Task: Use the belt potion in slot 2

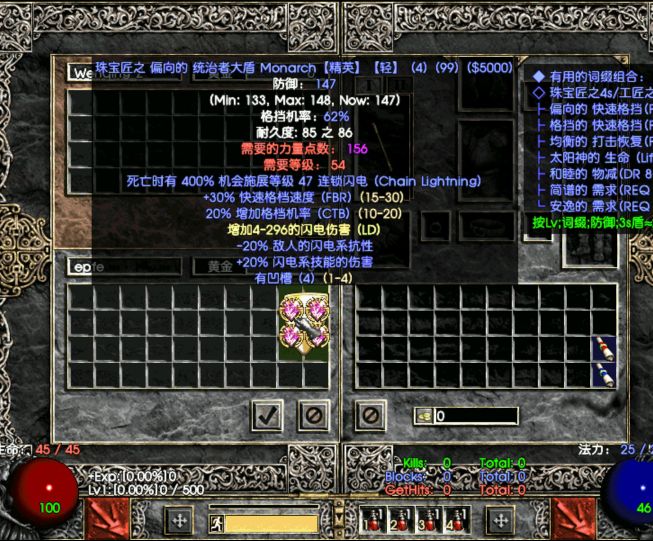Action: (400, 520)
